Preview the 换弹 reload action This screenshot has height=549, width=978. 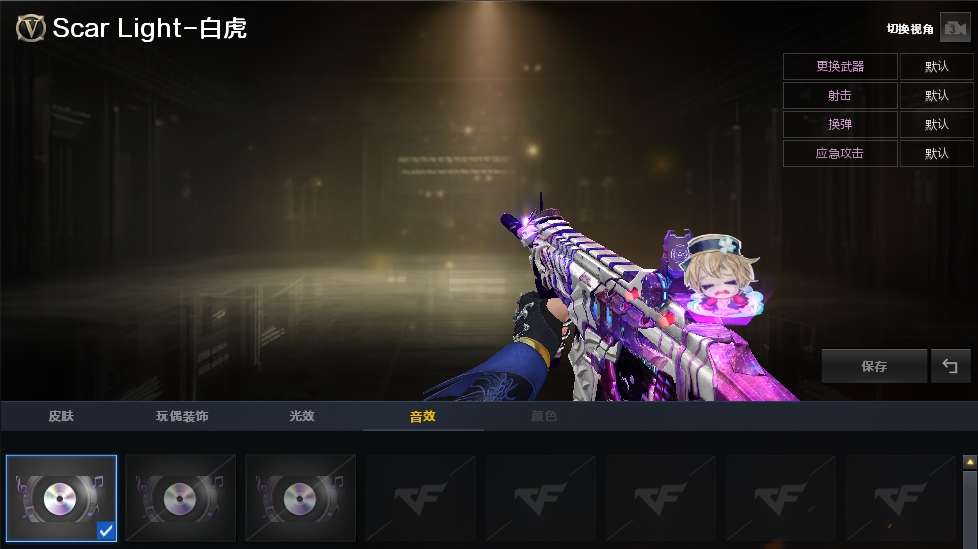click(x=840, y=125)
